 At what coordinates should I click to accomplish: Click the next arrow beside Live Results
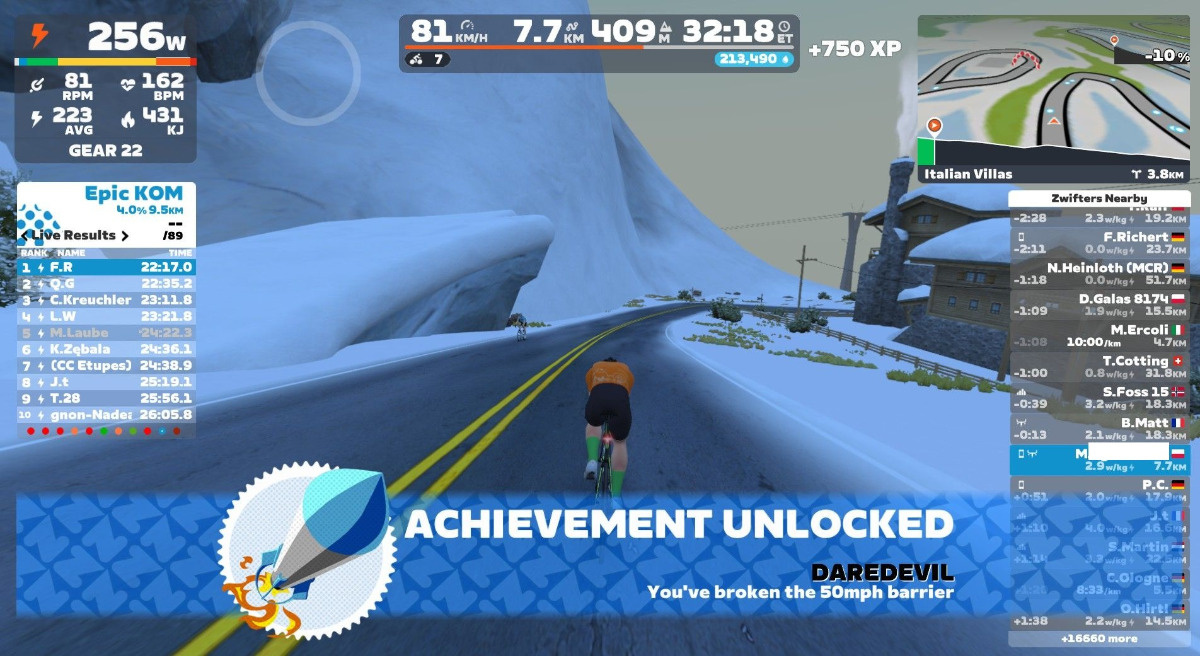click(x=125, y=236)
